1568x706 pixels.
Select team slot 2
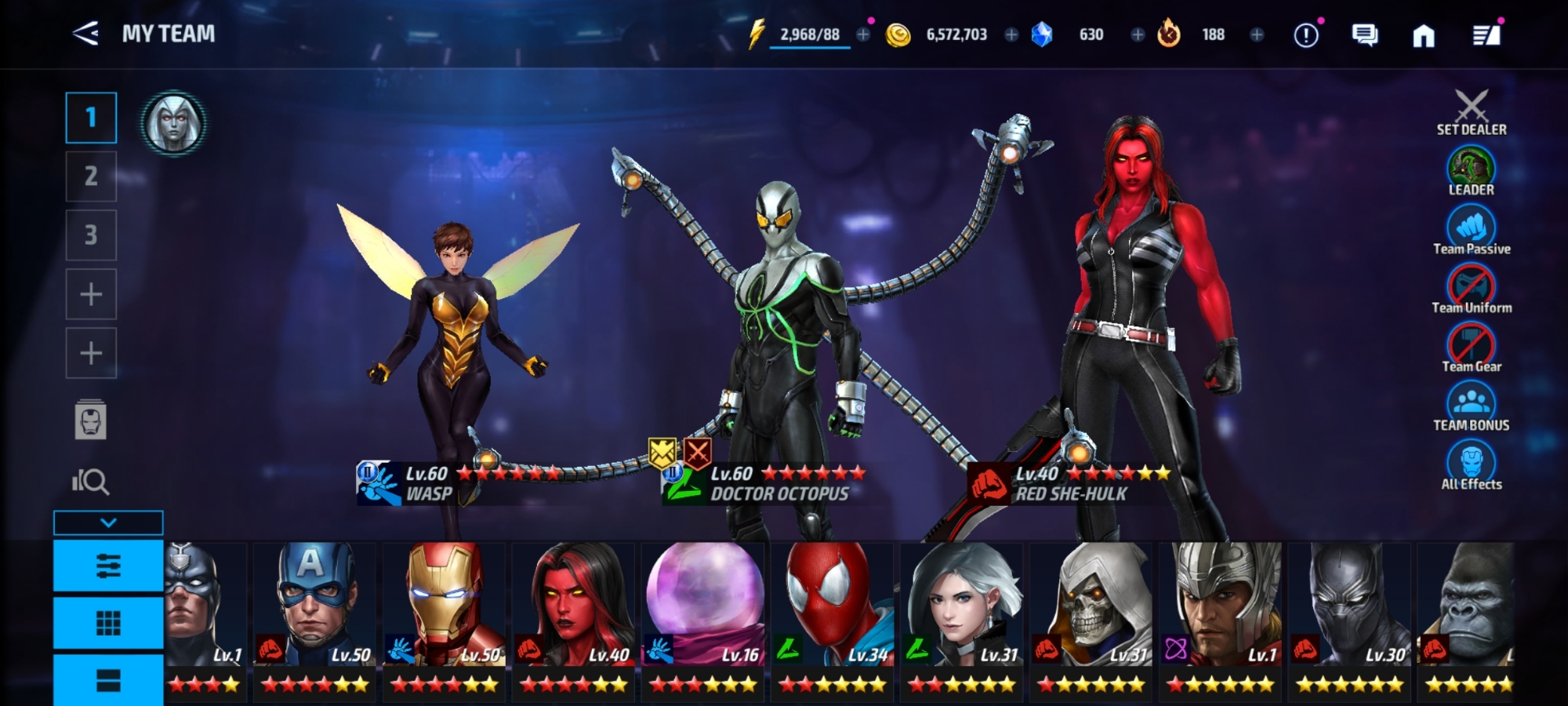91,176
